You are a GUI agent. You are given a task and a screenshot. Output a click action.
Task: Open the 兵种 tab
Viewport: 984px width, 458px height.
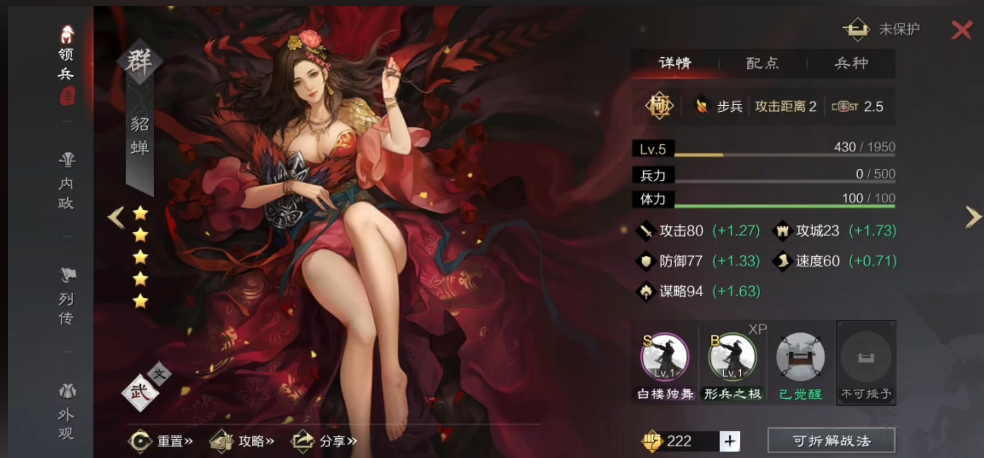[851, 63]
